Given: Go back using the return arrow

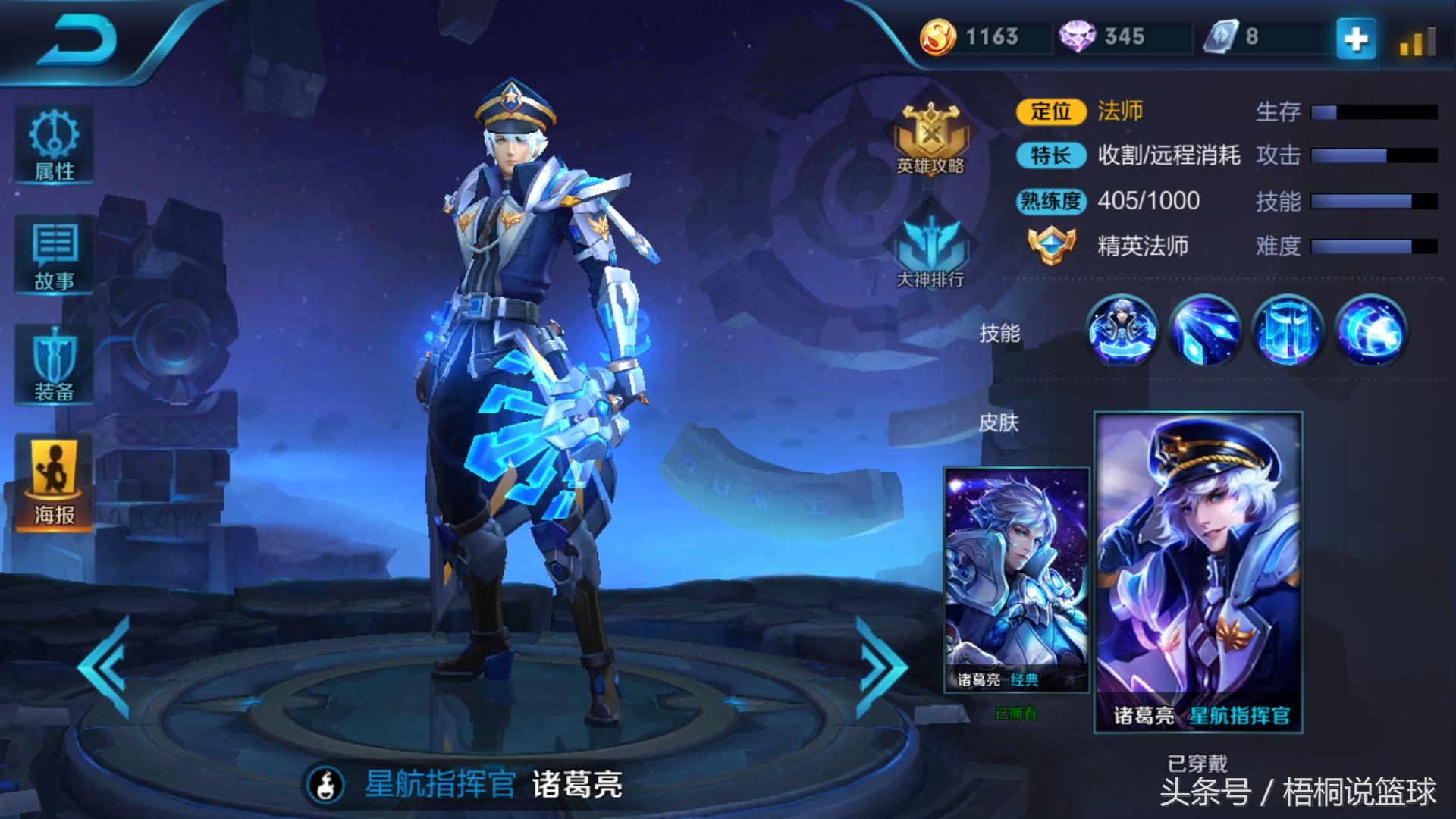Looking at the screenshot, I should coord(77,39).
